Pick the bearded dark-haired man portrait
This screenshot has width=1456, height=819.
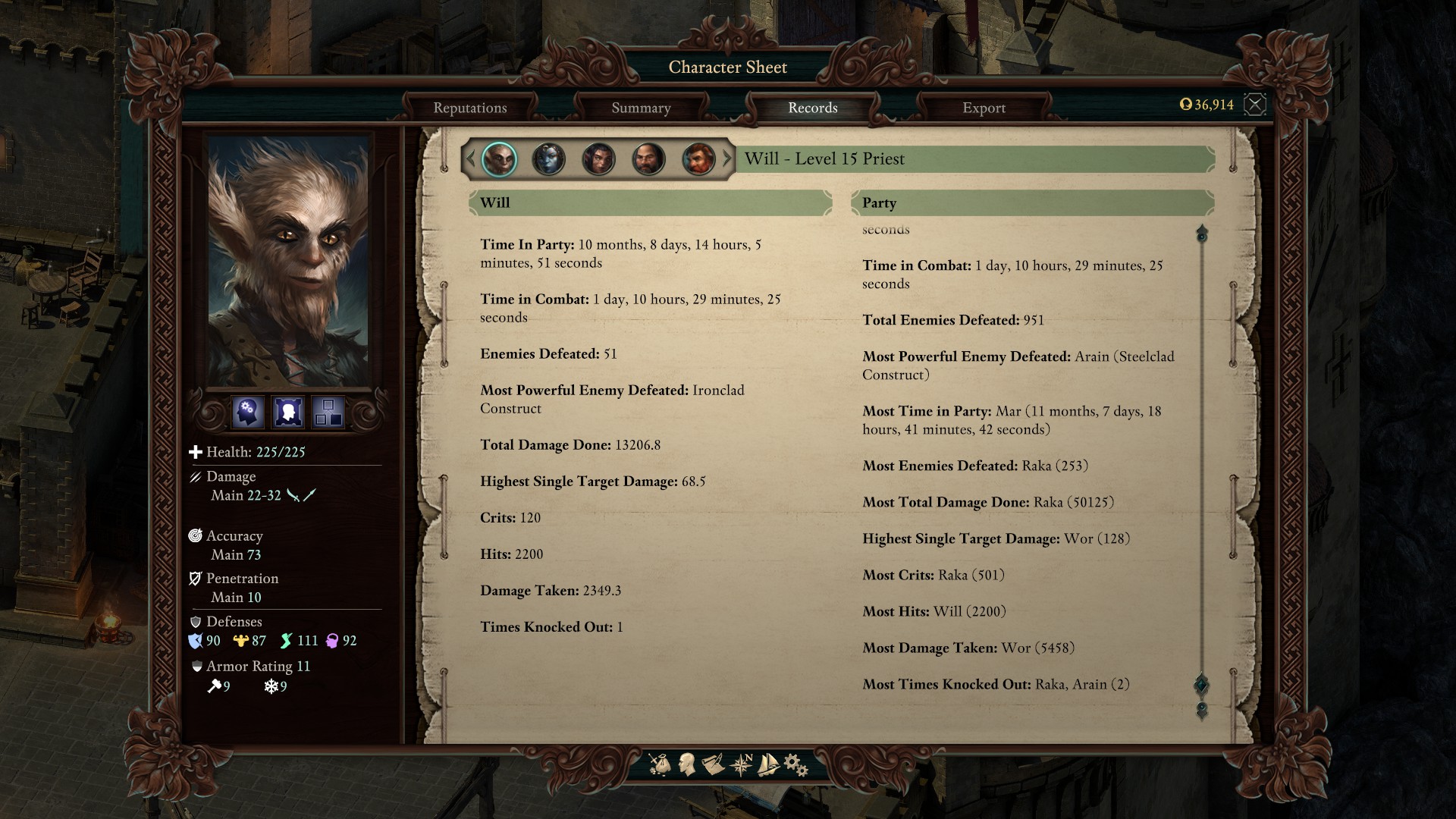648,159
